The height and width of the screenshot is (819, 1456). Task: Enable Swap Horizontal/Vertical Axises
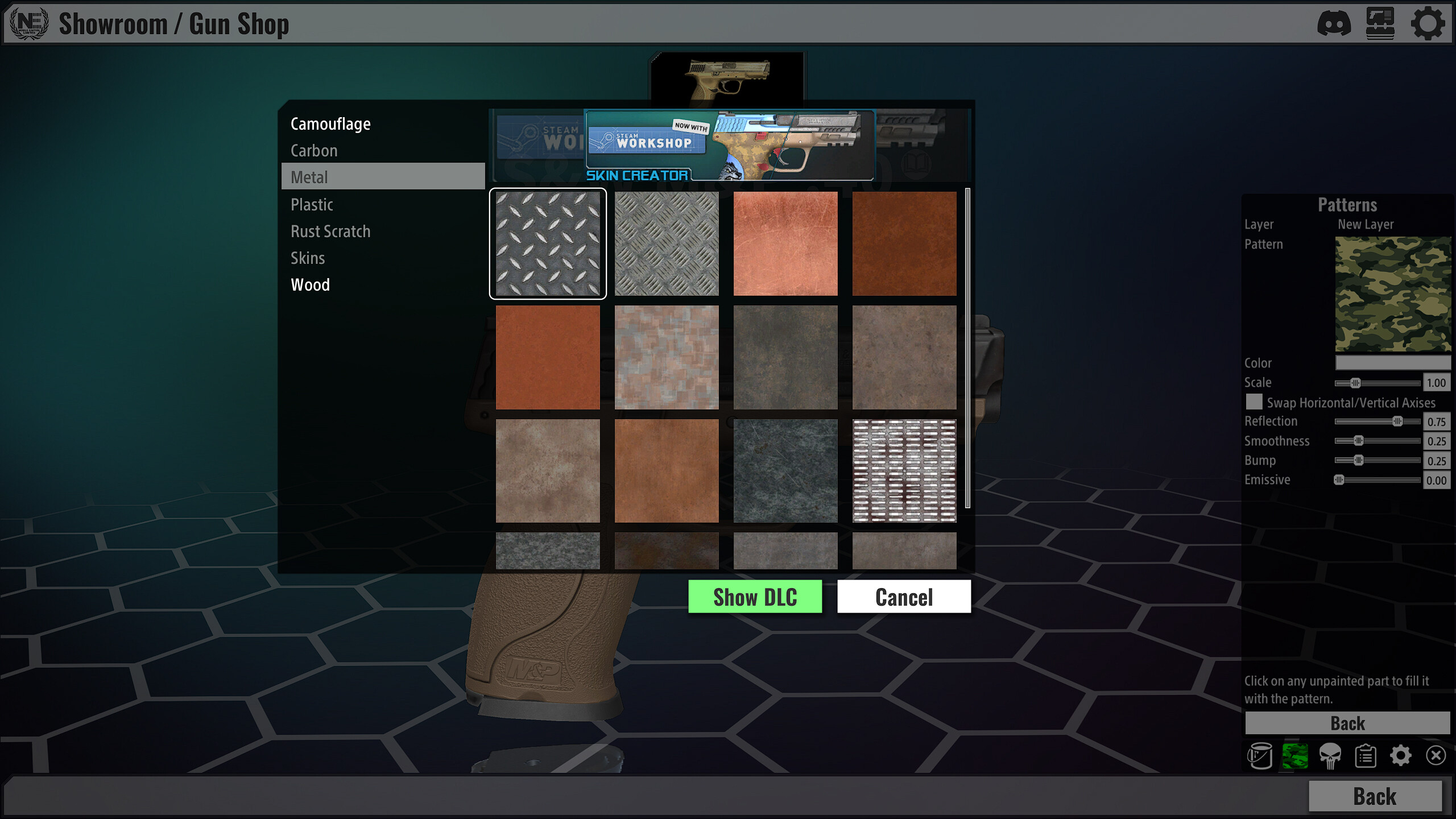(1255, 402)
